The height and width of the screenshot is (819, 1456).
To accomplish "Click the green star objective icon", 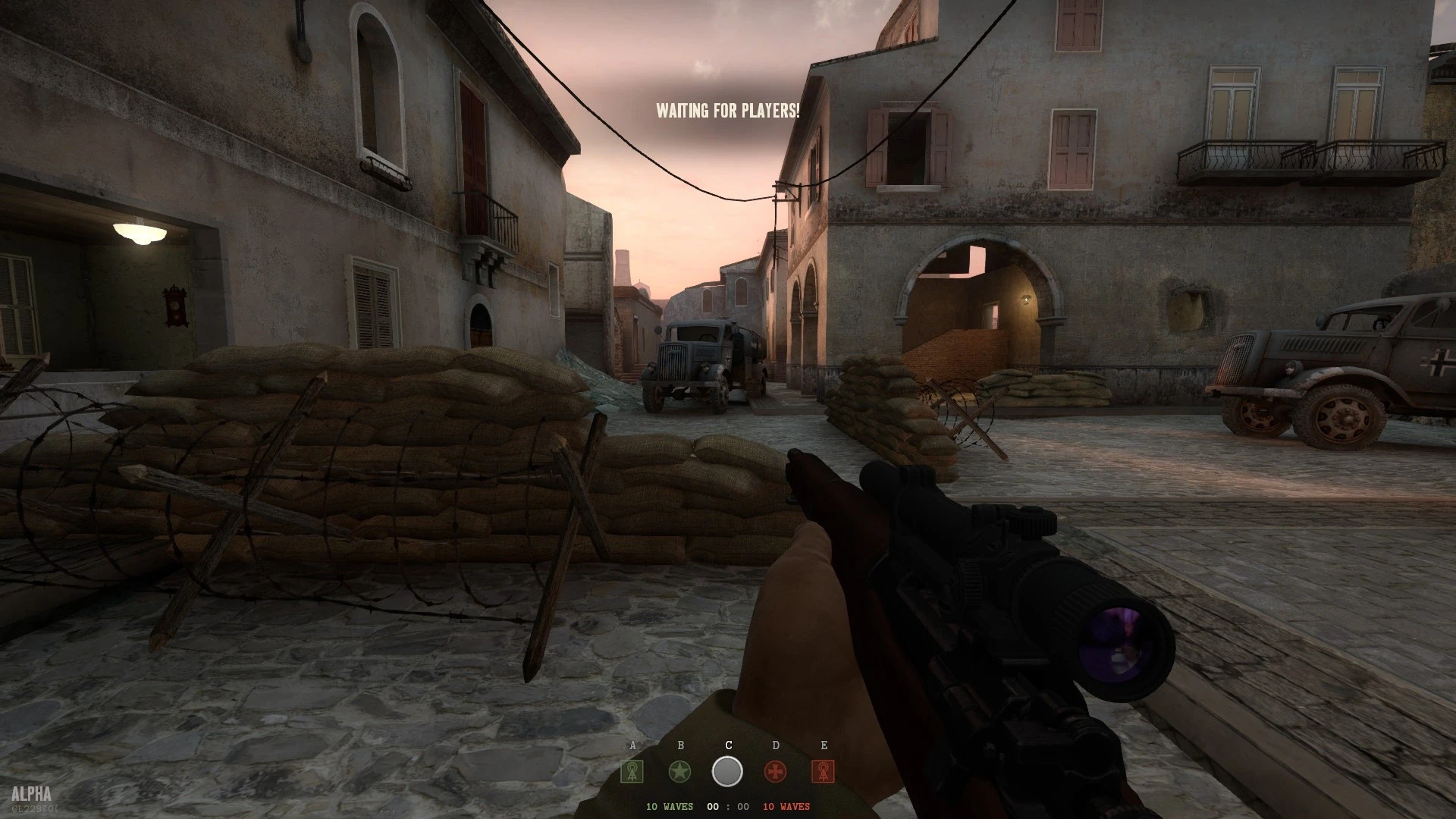I will 680,771.
